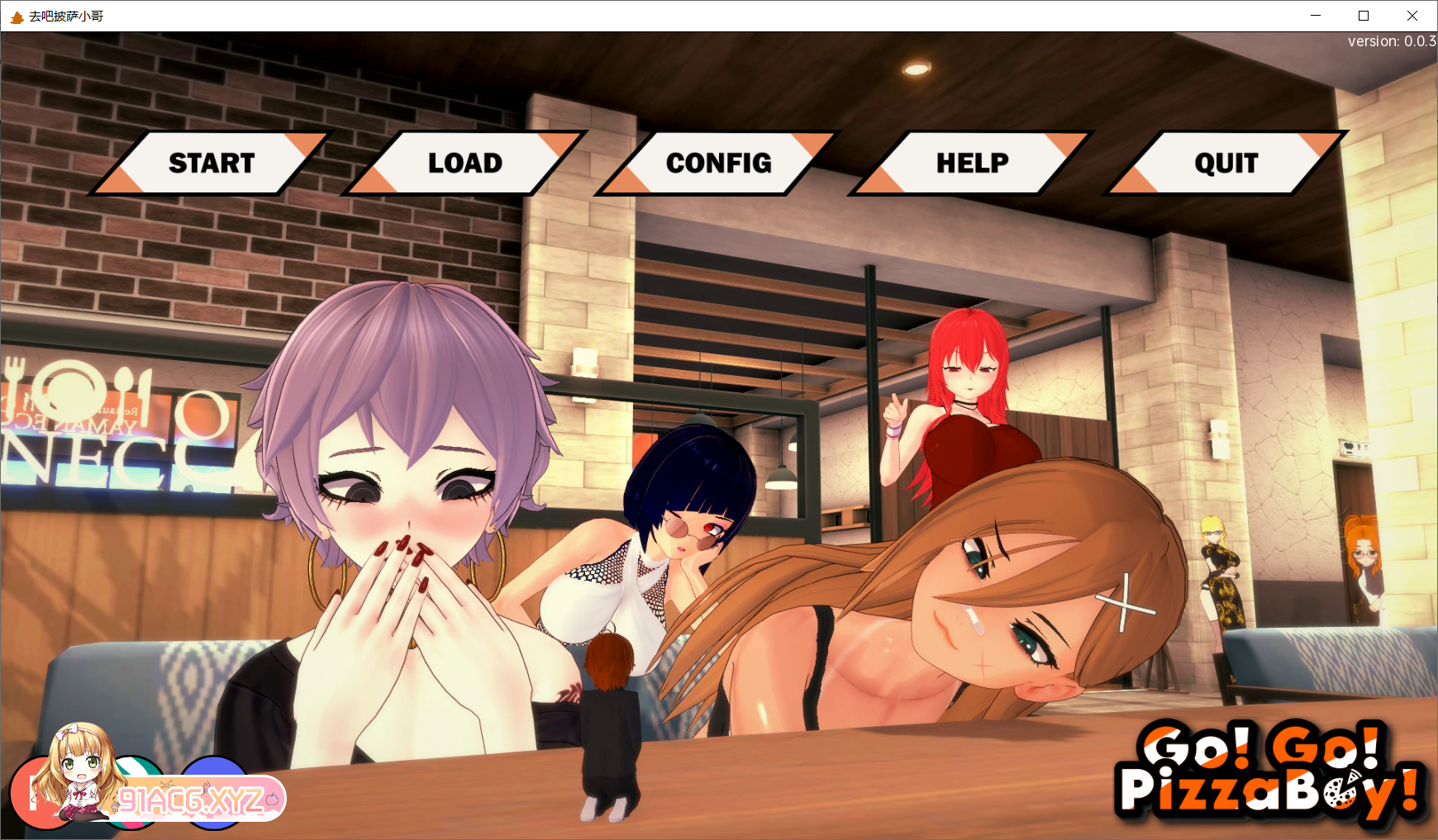The height and width of the screenshot is (840, 1438).
Task: Minimize the game window
Action: click(x=1316, y=16)
